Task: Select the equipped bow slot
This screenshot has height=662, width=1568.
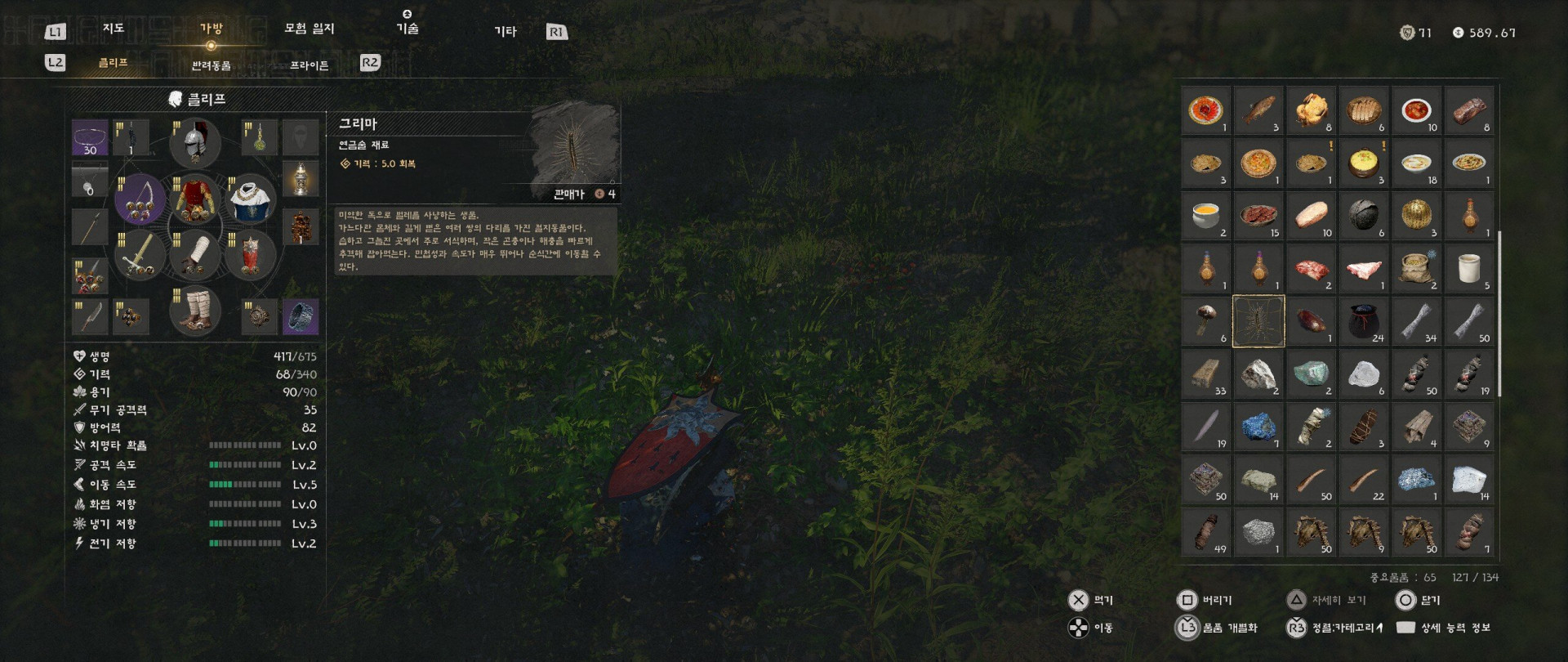Action: coord(140,199)
